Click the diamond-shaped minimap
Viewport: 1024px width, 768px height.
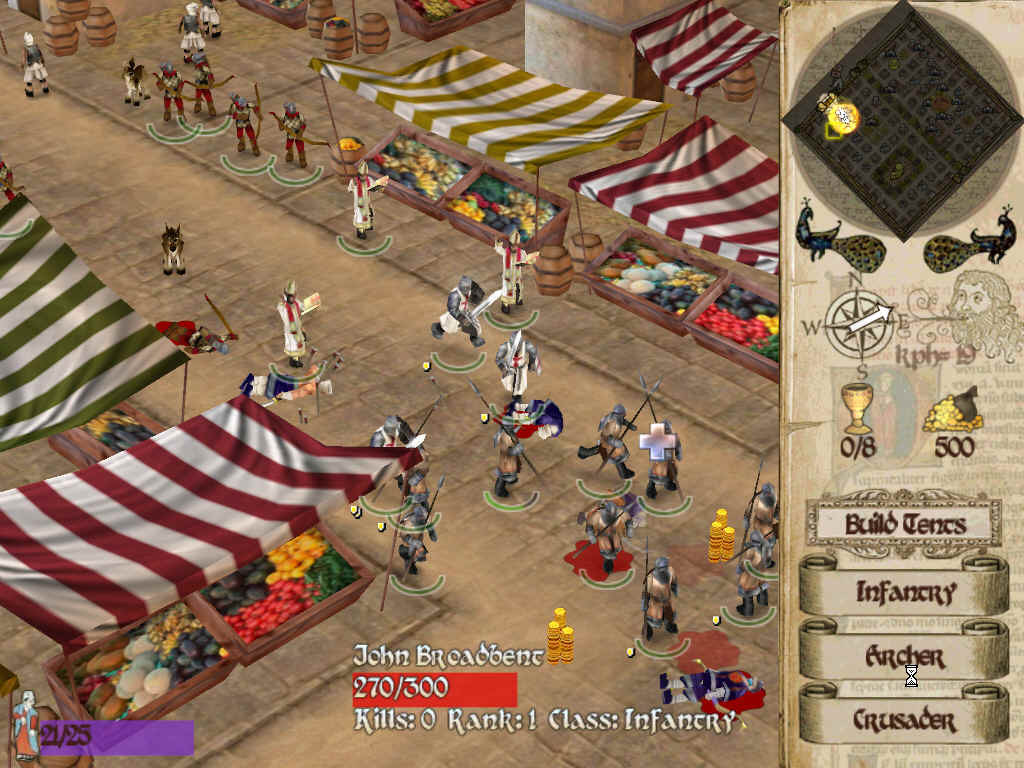point(903,118)
